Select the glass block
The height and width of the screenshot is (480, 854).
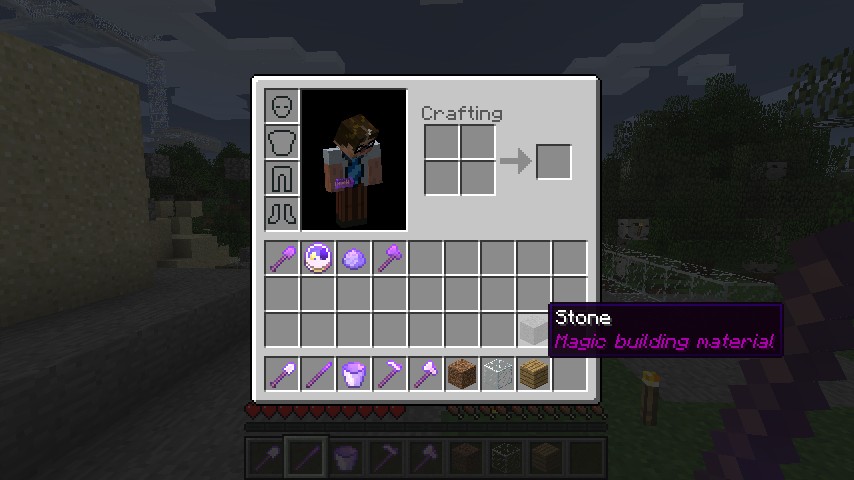tap(497, 374)
